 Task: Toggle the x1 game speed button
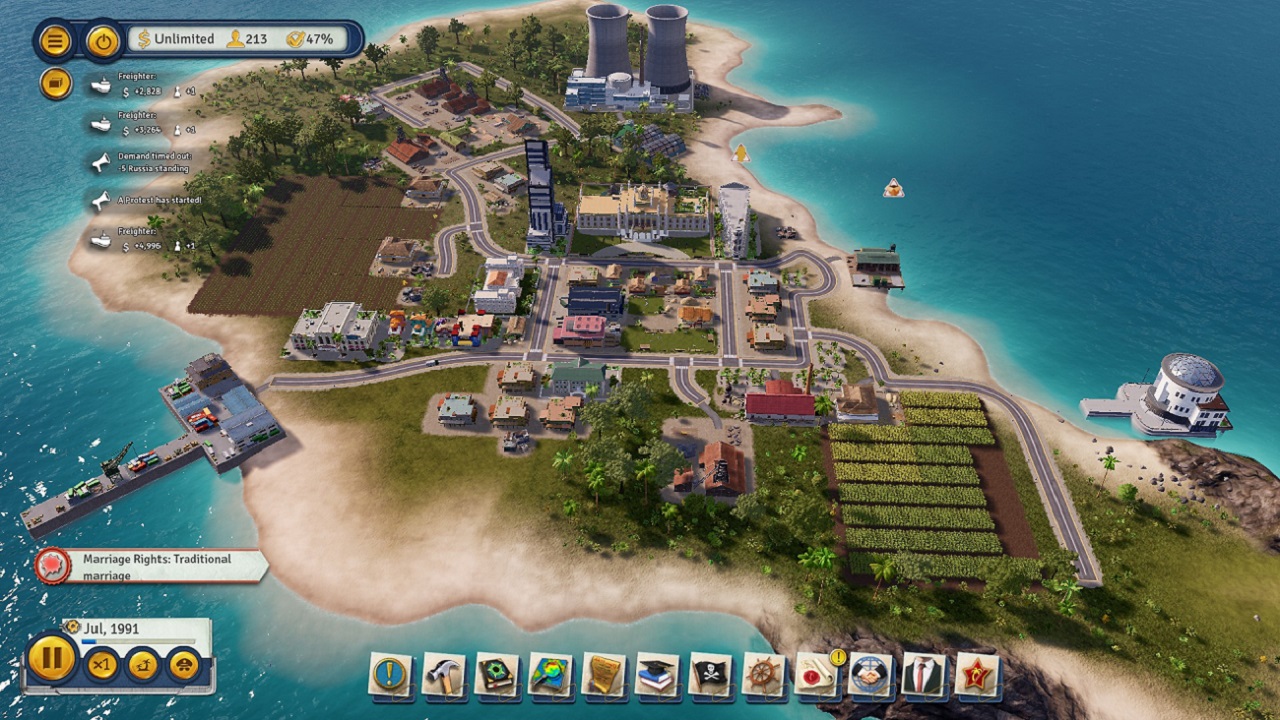click(x=103, y=664)
